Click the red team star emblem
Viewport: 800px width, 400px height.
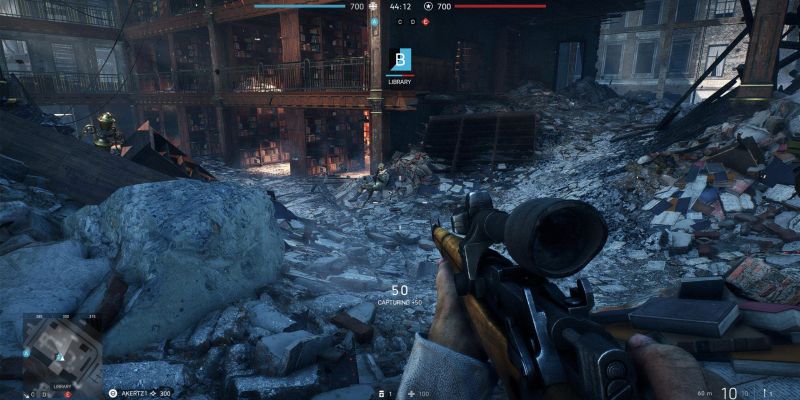point(428,6)
